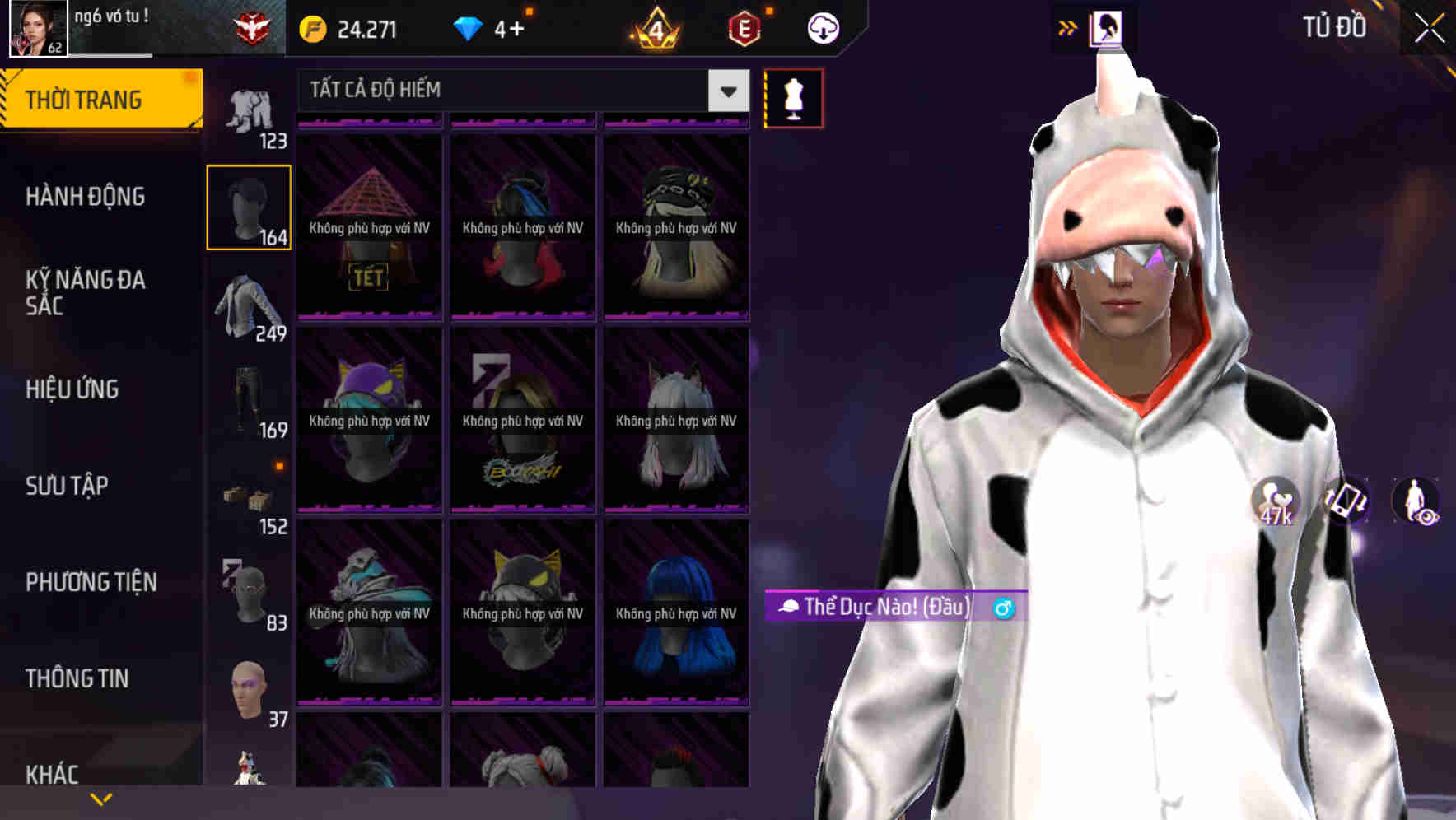Select the hair category icon showing 164 items
Screen dimensions: 1456x820
pyautogui.click(x=248, y=207)
